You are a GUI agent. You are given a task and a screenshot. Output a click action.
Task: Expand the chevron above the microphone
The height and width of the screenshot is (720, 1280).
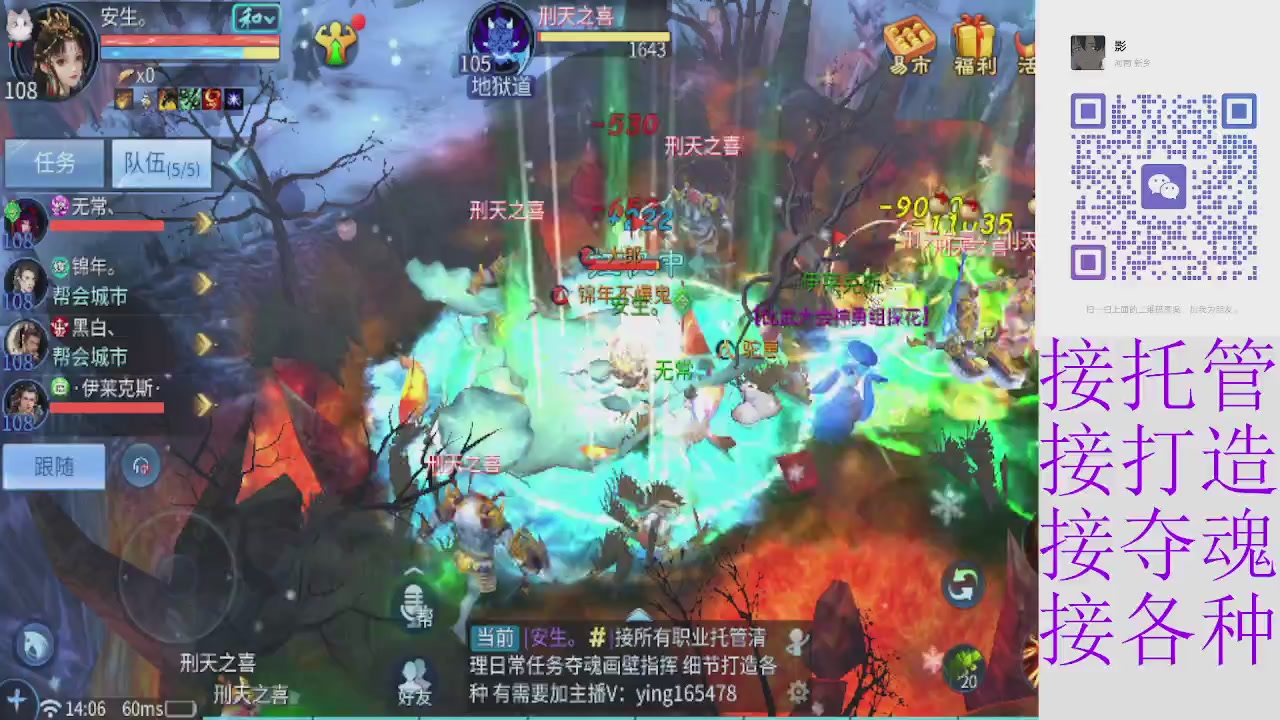[x=412, y=570]
